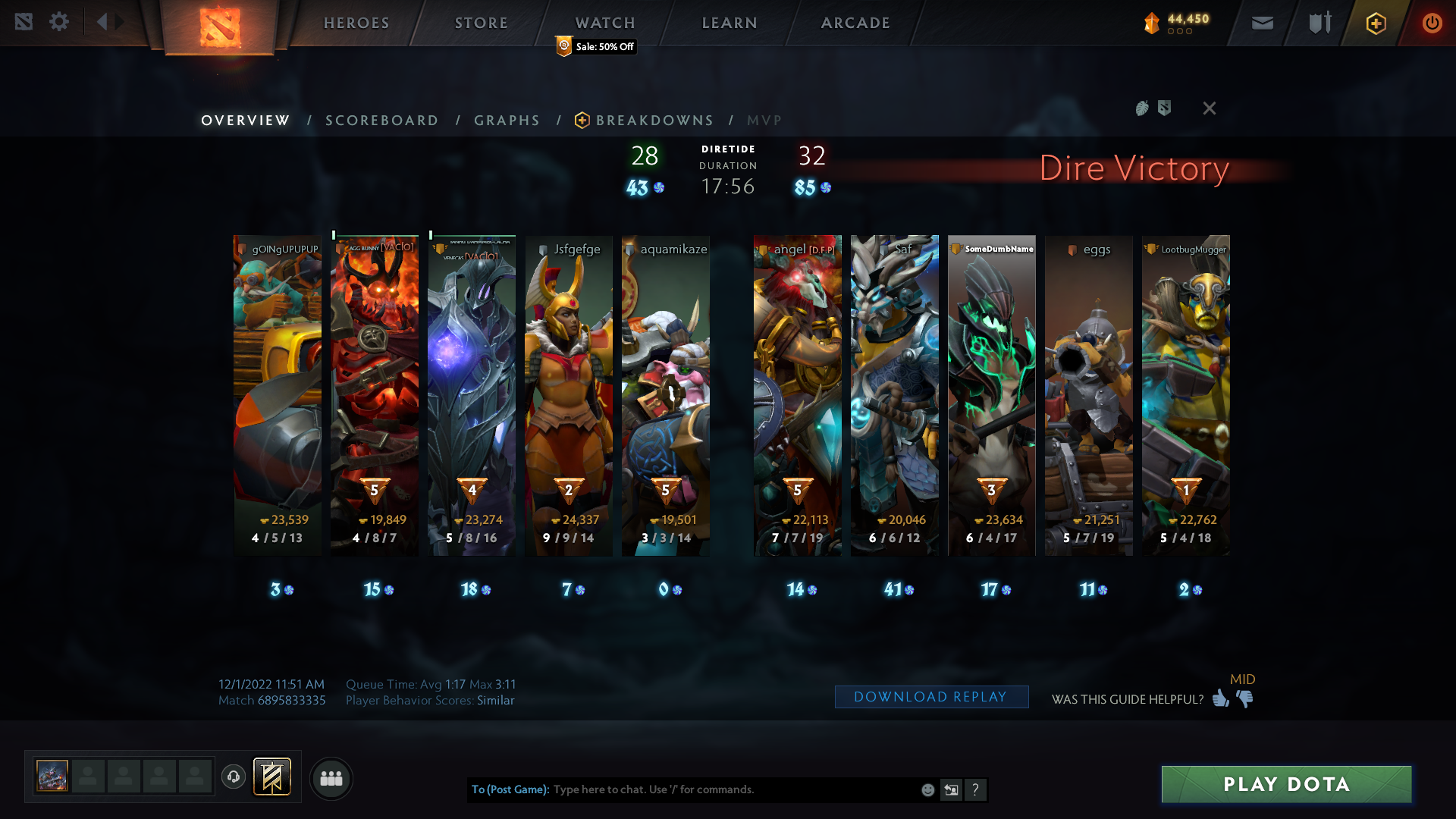Image resolution: width=1456 pixels, height=819 pixels.
Task: Open Dota Plus with the hexagon plus icon
Action: 1376,23
